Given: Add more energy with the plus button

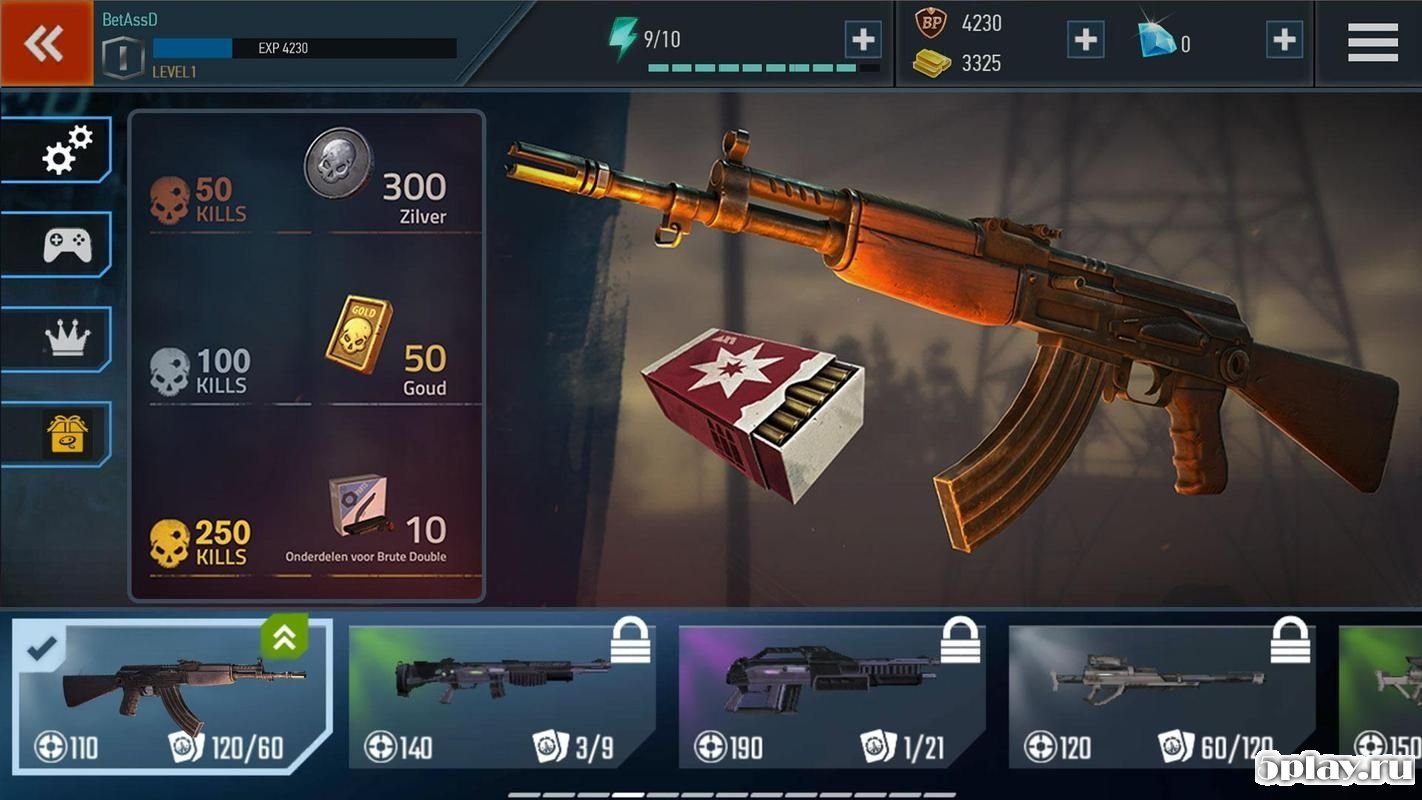Looking at the screenshot, I should pos(862,40).
